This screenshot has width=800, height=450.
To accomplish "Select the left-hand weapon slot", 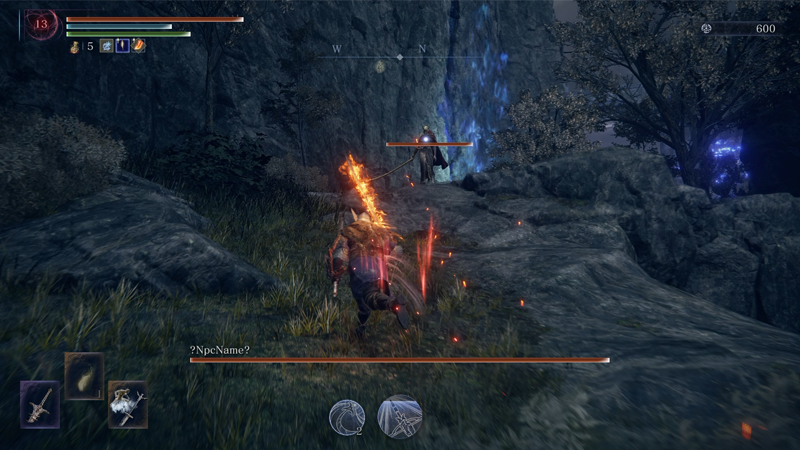I will coord(40,404).
